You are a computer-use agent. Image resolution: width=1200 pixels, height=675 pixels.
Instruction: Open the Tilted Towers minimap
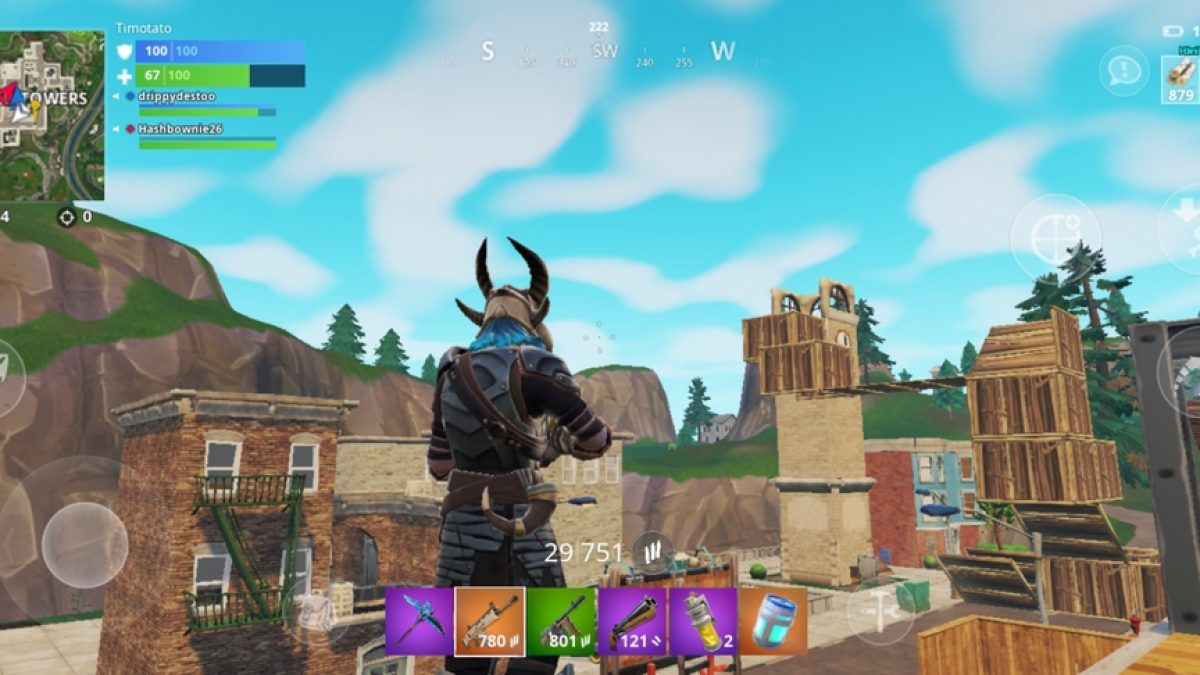point(52,114)
